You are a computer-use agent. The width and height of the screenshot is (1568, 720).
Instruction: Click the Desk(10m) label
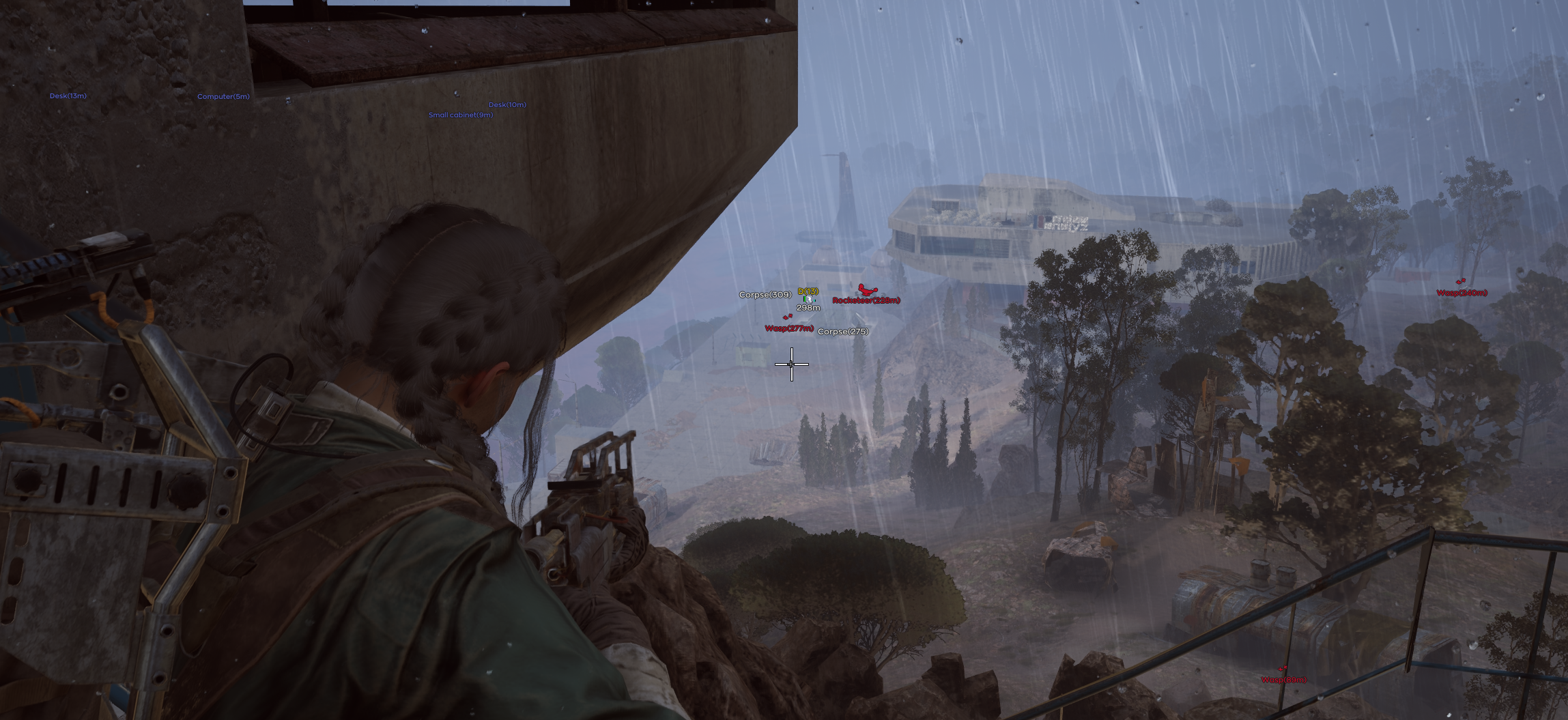coord(507,104)
